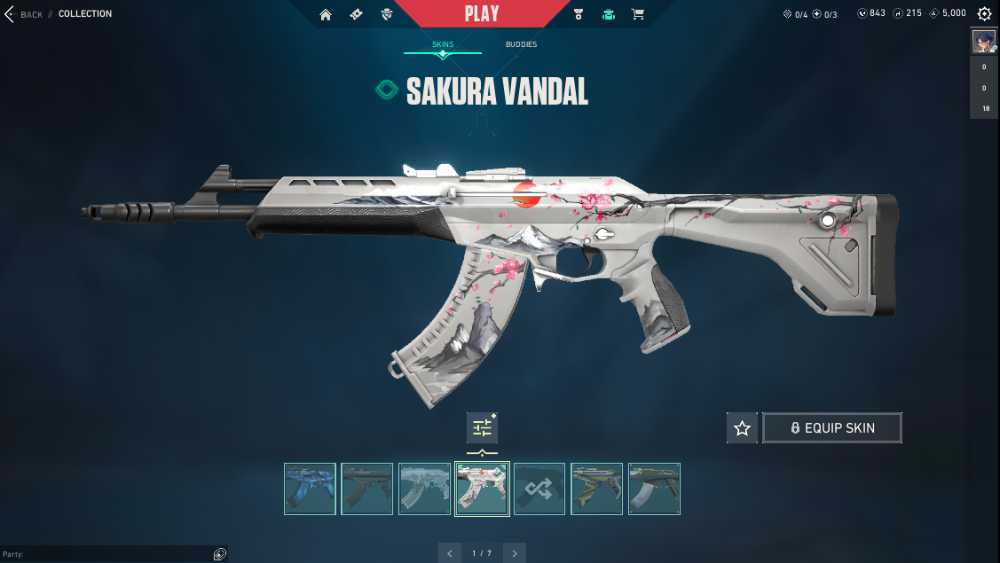Open the Collection icon in the top bar
The width and height of the screenshot is (1000, 563).
607,14
